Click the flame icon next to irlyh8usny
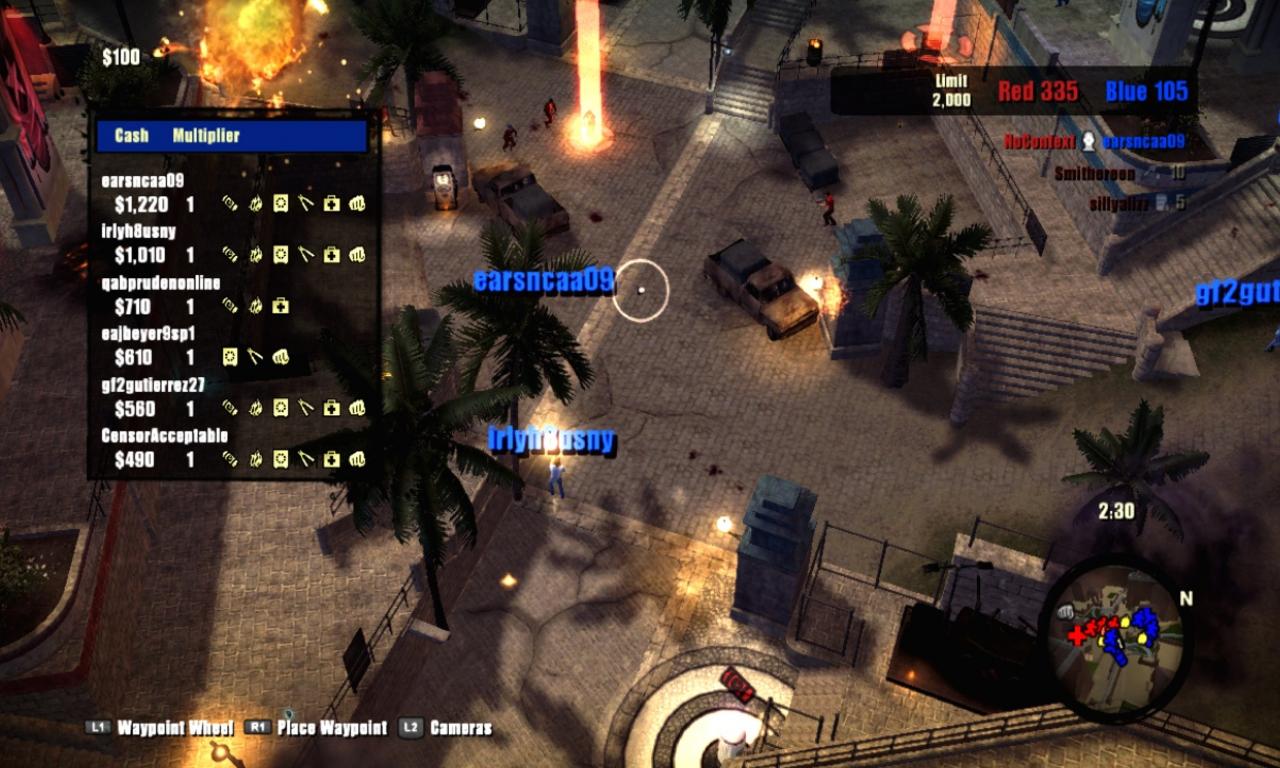Viewport: 1280px width, 768px height. (254, 253)
